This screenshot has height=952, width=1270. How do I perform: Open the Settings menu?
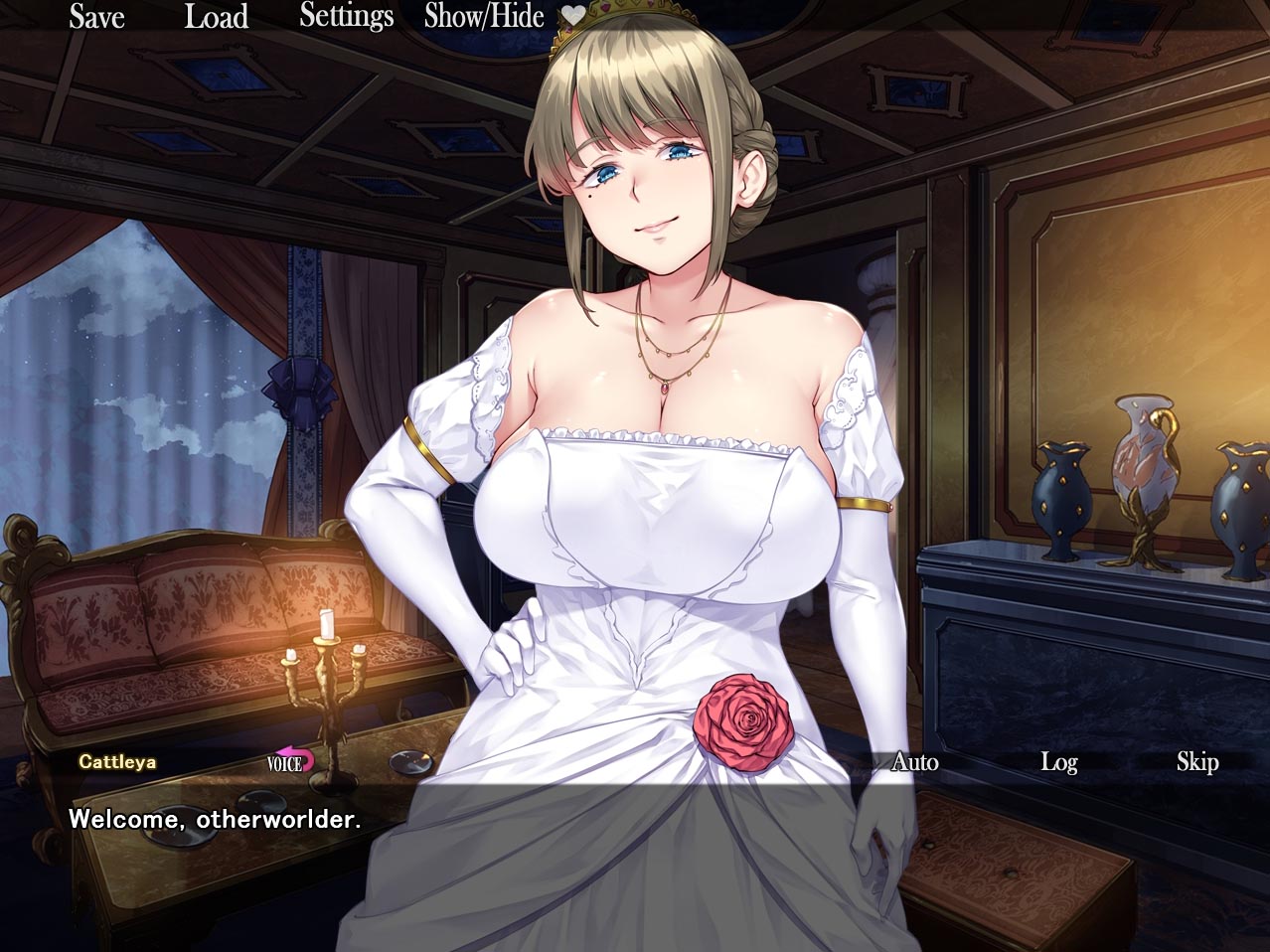[x=346, y=17]
